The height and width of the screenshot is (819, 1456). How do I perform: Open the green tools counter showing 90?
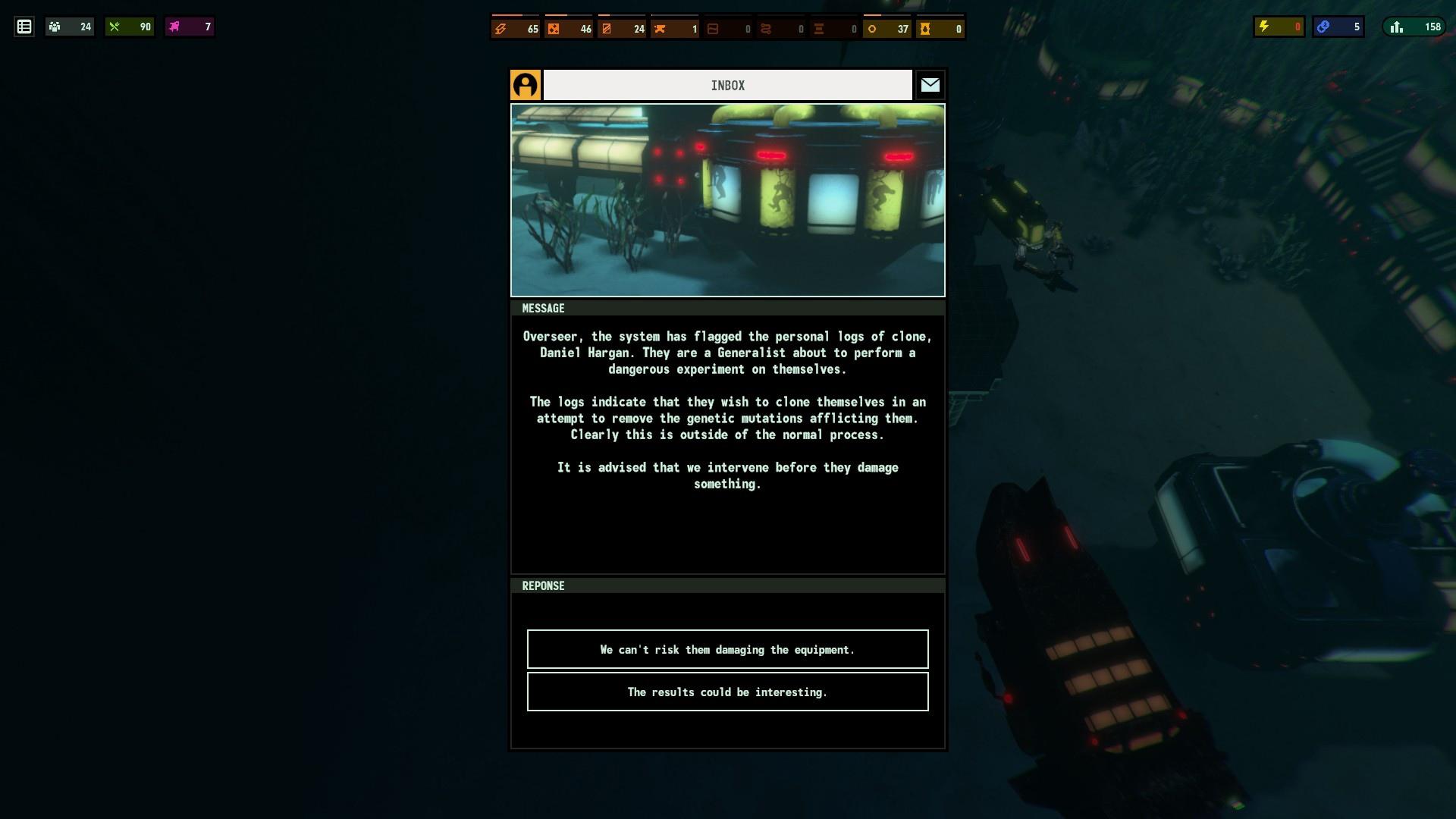coord(130,27)
